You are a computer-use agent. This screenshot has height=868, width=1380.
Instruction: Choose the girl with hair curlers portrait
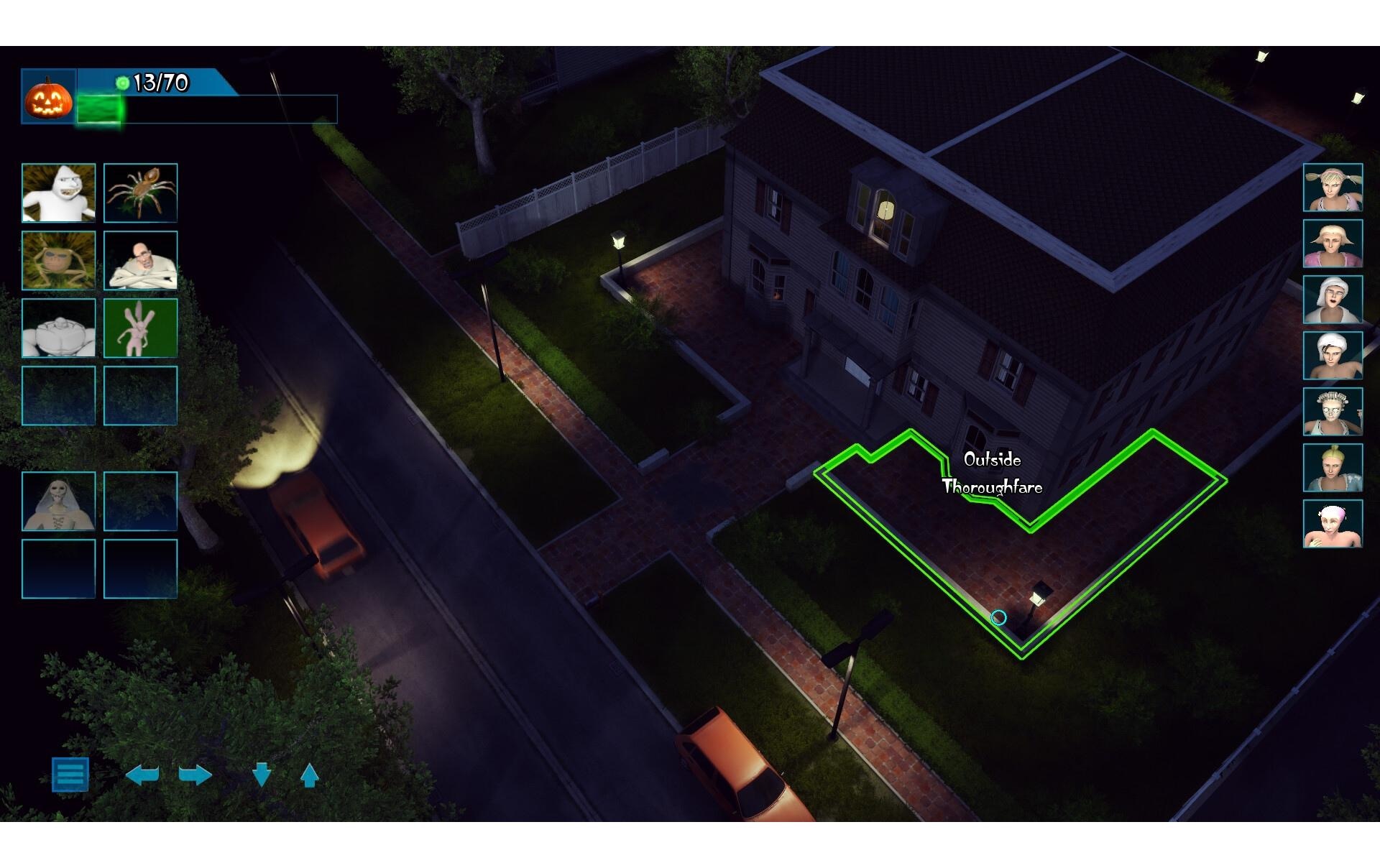click(1333, 412)
